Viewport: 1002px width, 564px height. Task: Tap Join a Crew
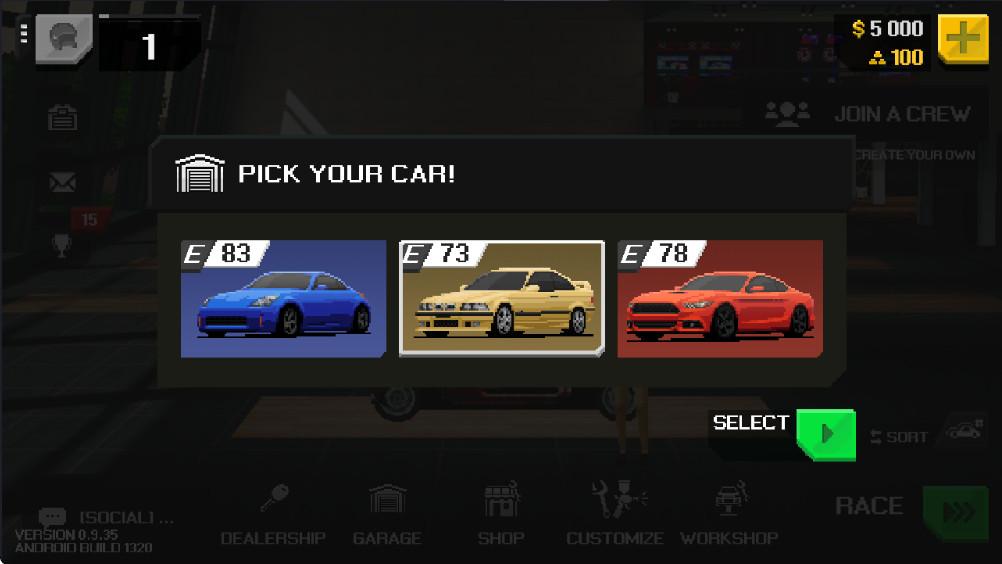(x=868, y=114)
